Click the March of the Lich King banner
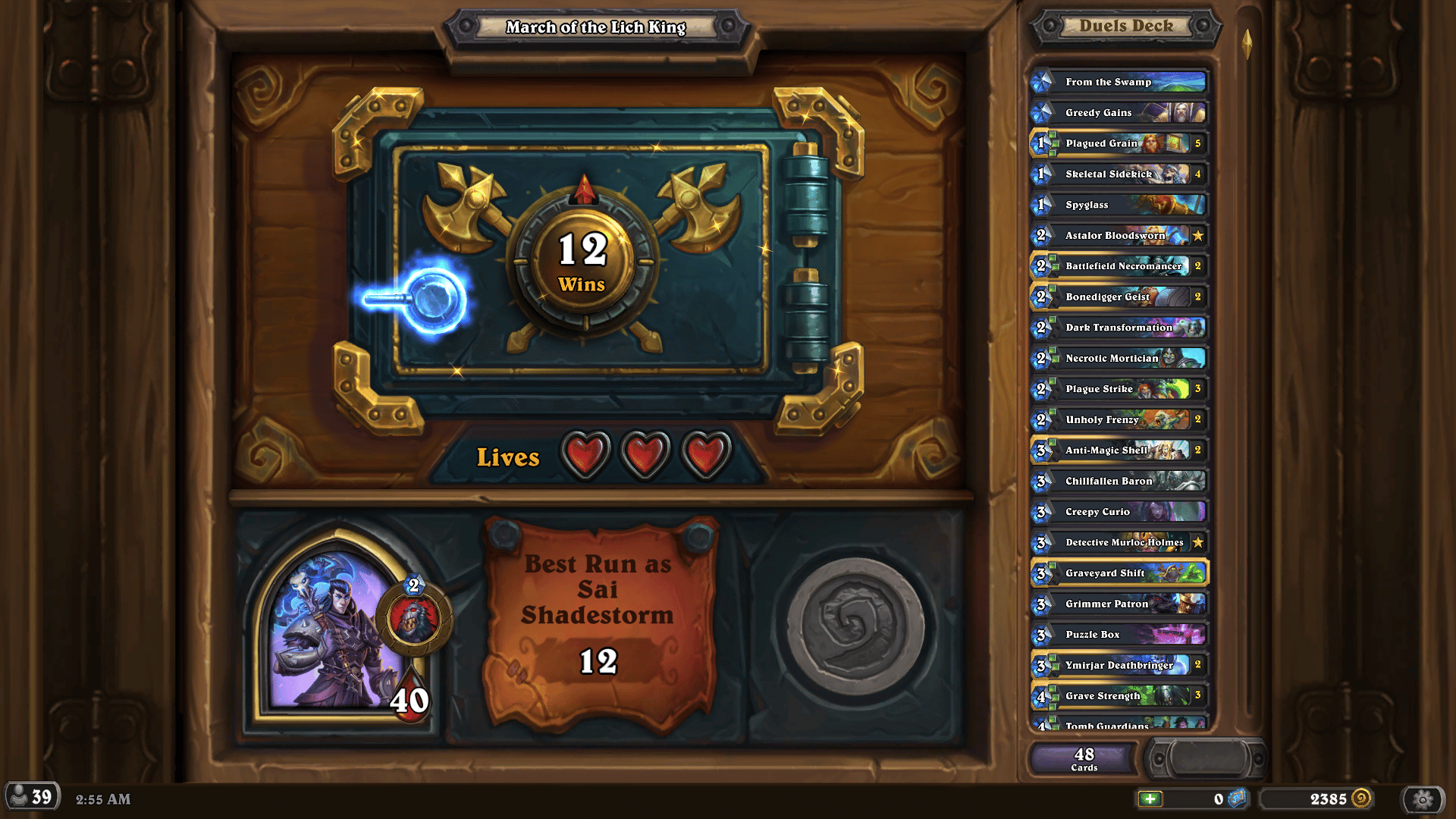Image resolution: width=1456 pixels, height=819 pixels. (x=598, y=28)
